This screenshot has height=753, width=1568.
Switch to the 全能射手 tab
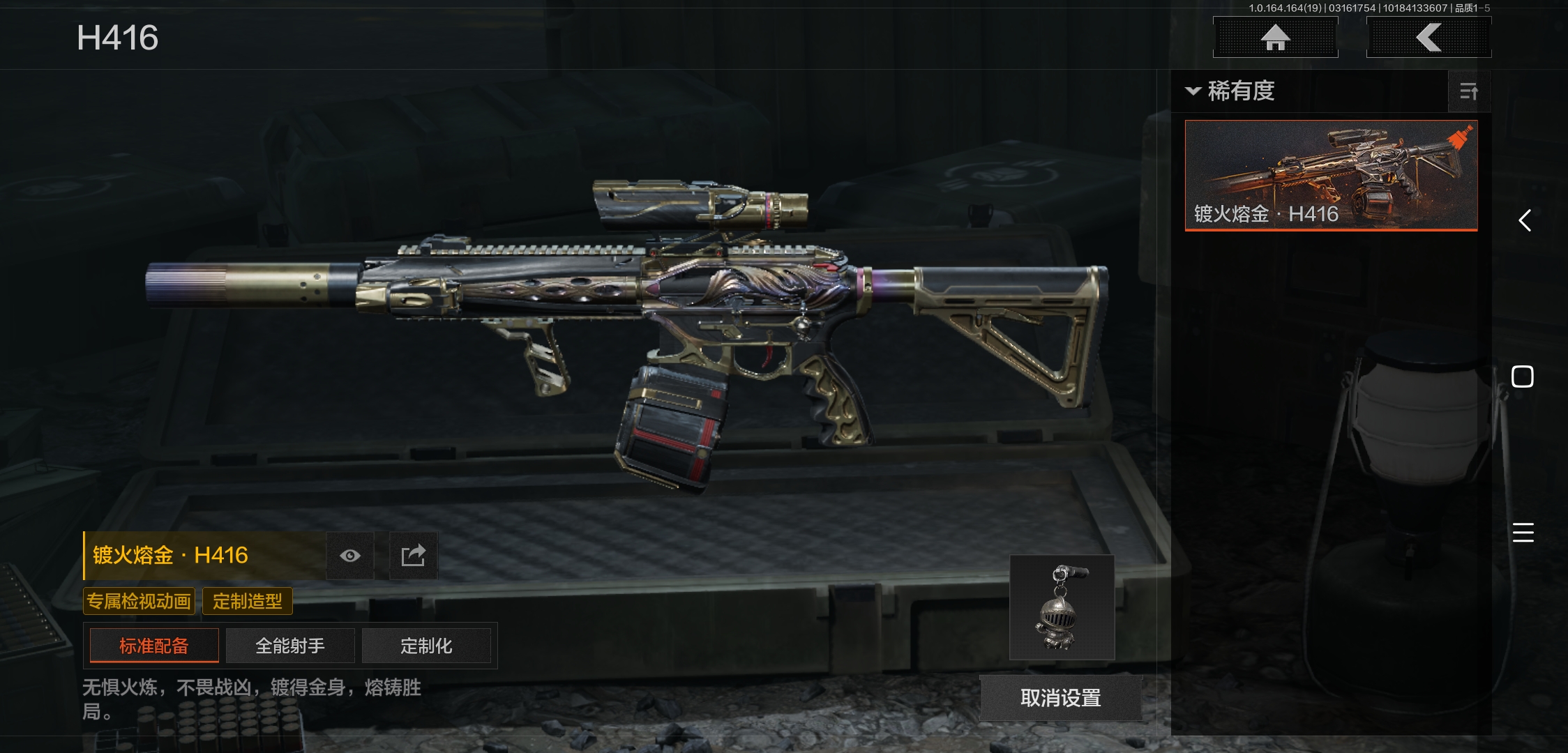click(290, 646)
